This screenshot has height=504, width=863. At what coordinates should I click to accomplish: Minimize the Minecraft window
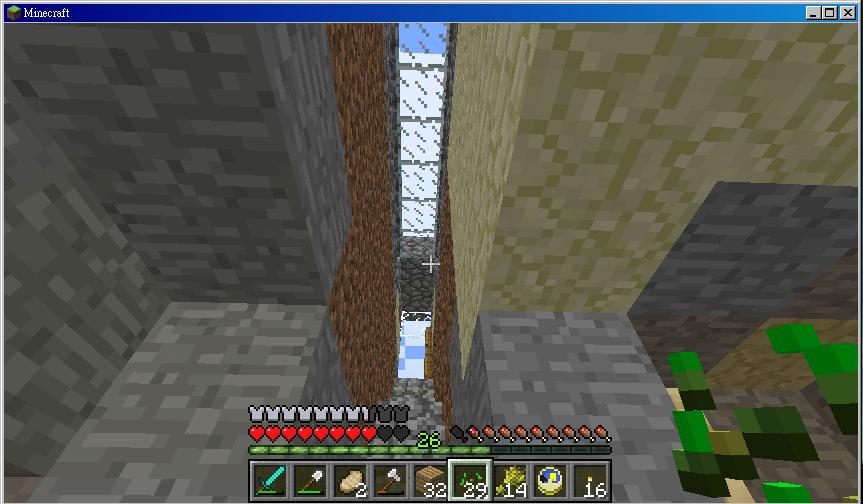pyautogui.click(x=813, y=13)
